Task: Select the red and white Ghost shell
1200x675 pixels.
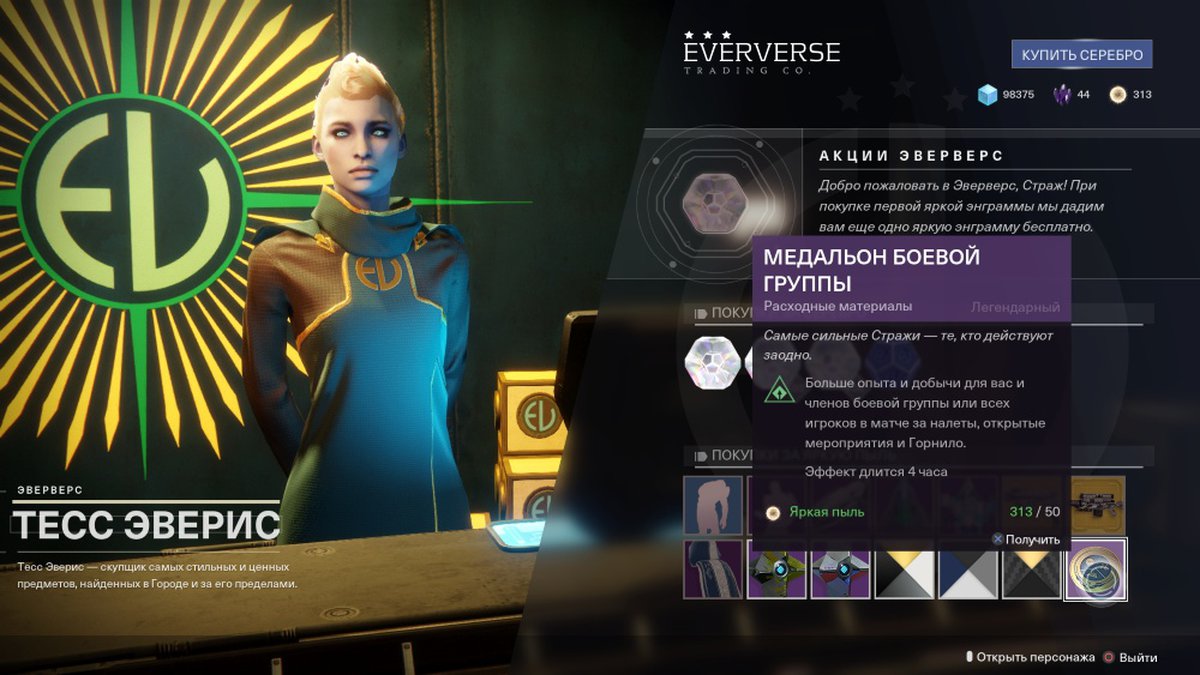Action: [841, 569]
